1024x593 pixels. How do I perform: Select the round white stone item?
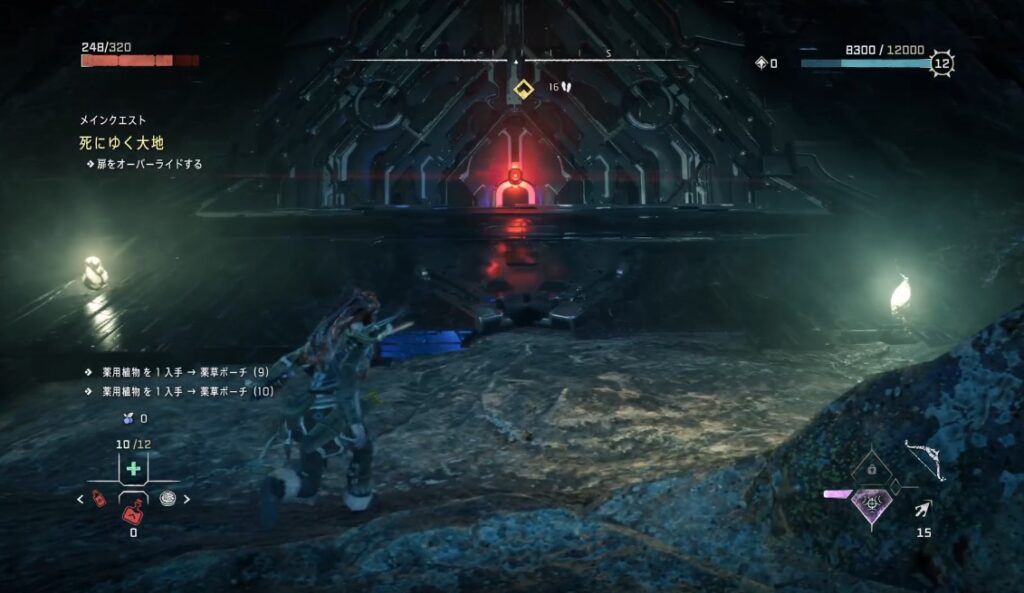pos(167,498)
